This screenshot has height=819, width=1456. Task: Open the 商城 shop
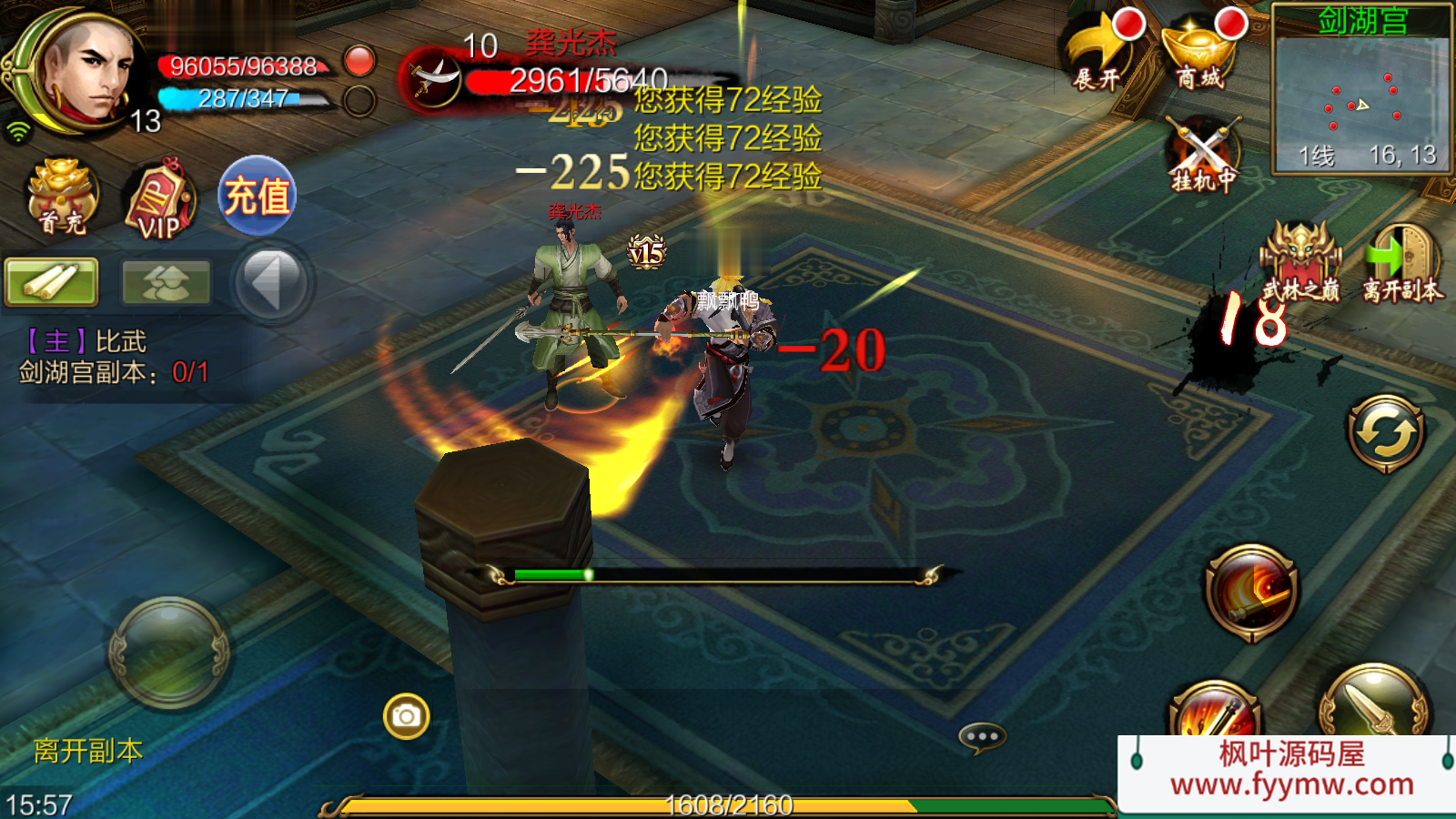tap(1201, 53)
